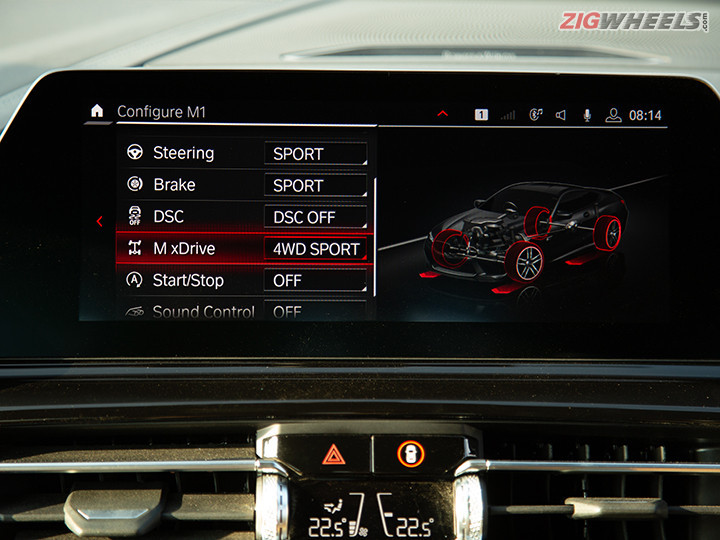720x540 pixels.
Task: Tap the home icon beside Configure M1
Action: pyautogui.click(x=97, y=111)
